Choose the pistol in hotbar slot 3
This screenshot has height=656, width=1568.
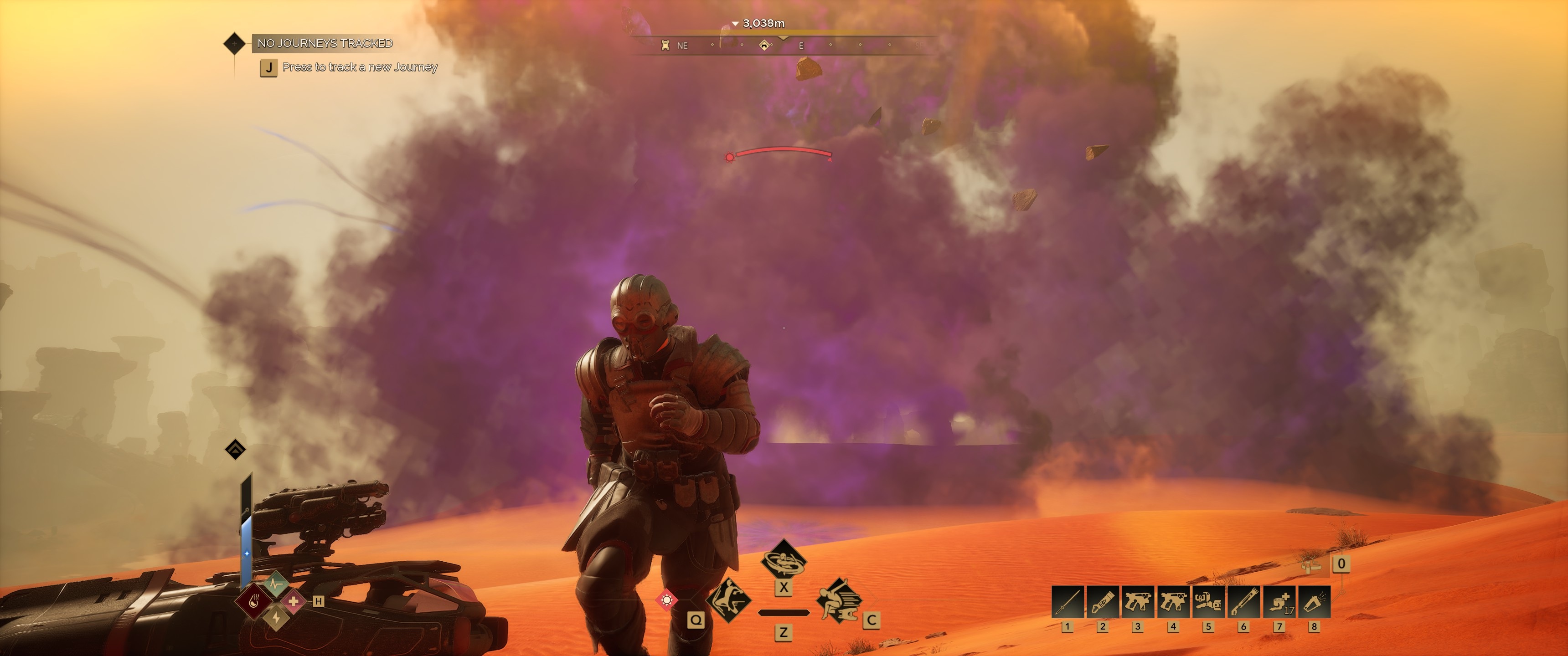(x=1138, y=602)
